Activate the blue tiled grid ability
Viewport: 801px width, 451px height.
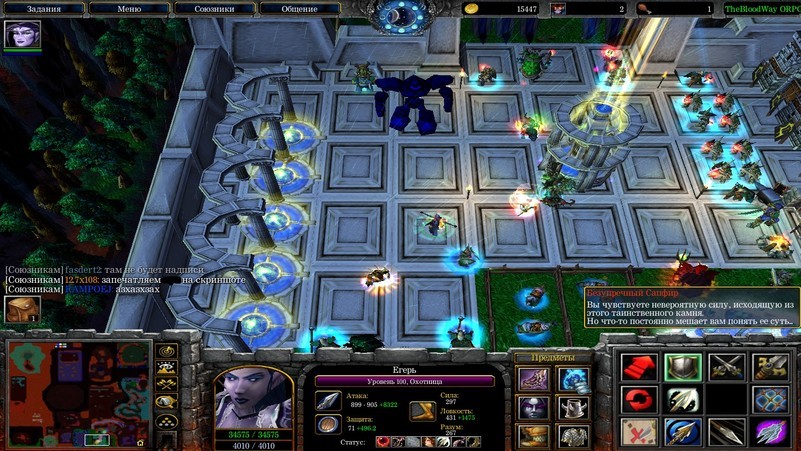(770, 400)
